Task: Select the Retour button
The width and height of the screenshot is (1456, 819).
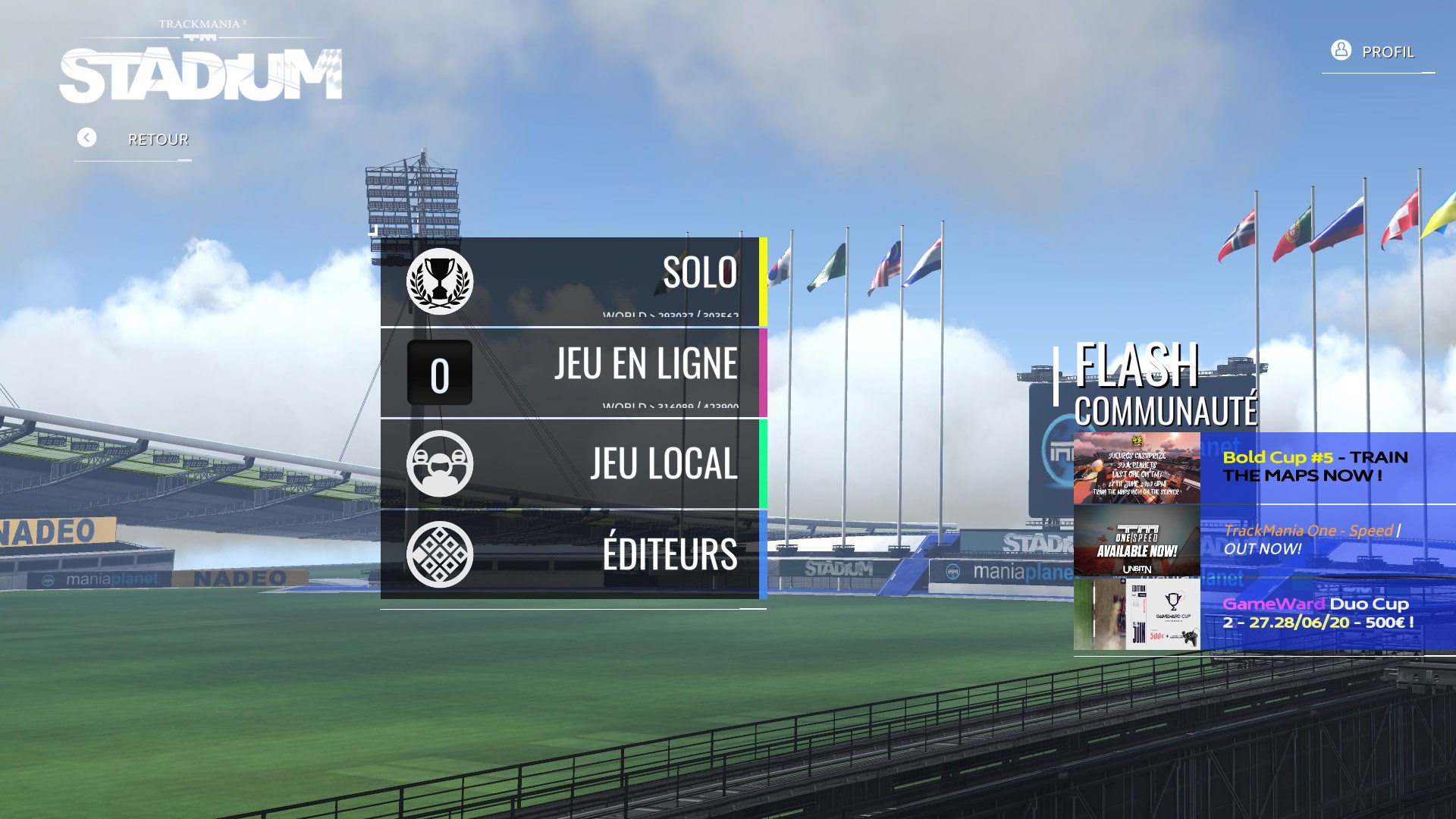Action: 157,139
